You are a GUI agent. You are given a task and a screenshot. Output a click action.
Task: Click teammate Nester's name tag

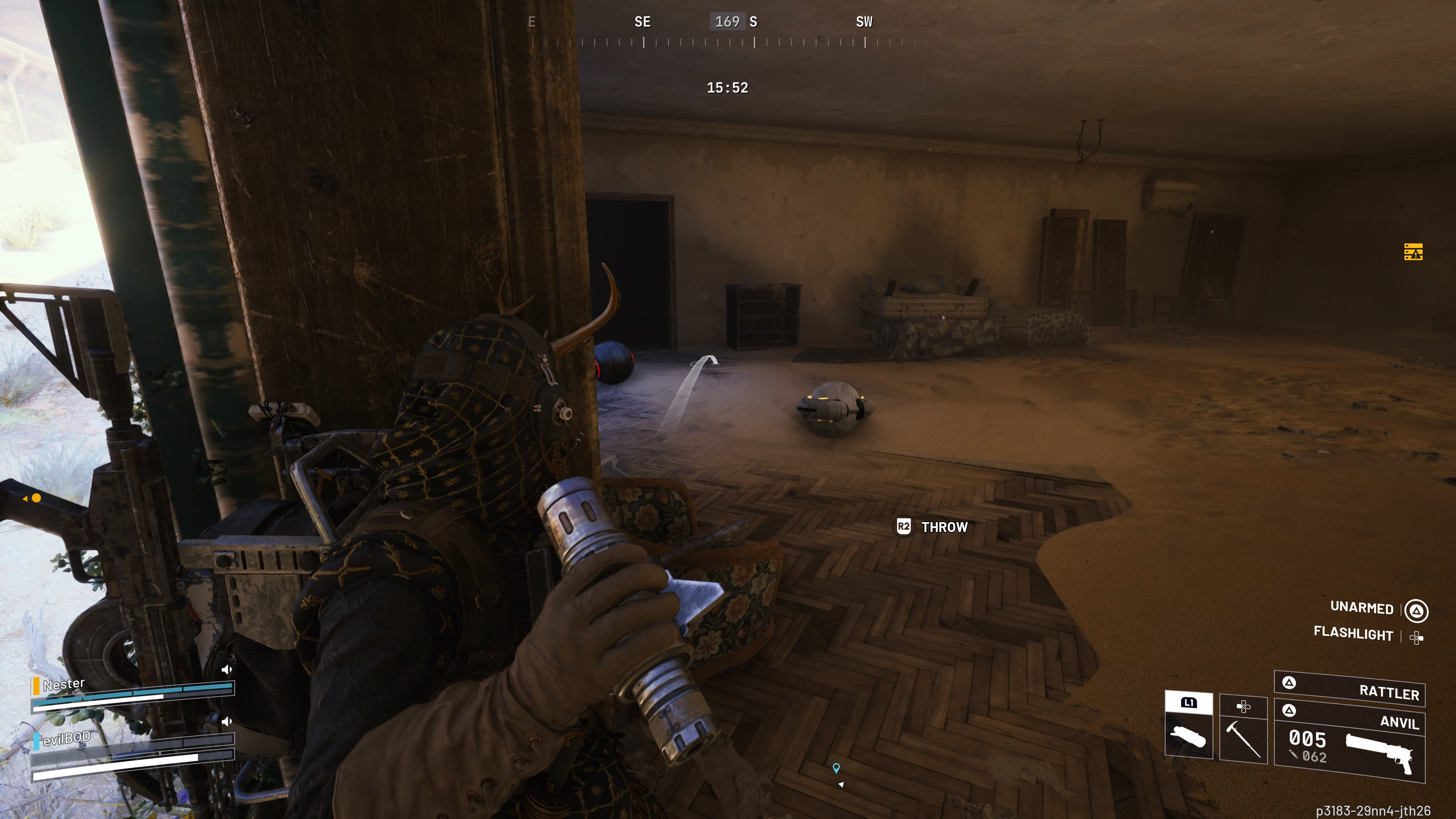(x=64, y=684)
